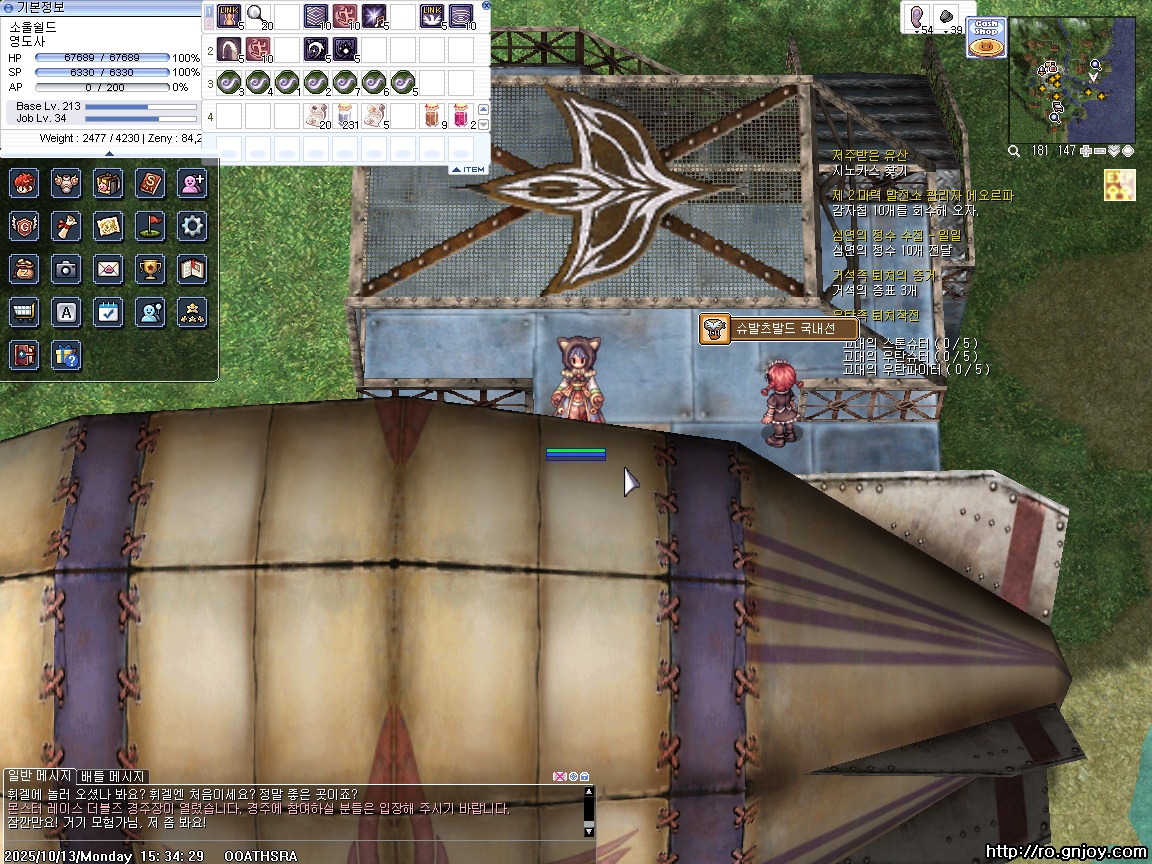1152x864 pixels.
Task: Open the mail envelope icon
Action: click(x=108, y=268)
